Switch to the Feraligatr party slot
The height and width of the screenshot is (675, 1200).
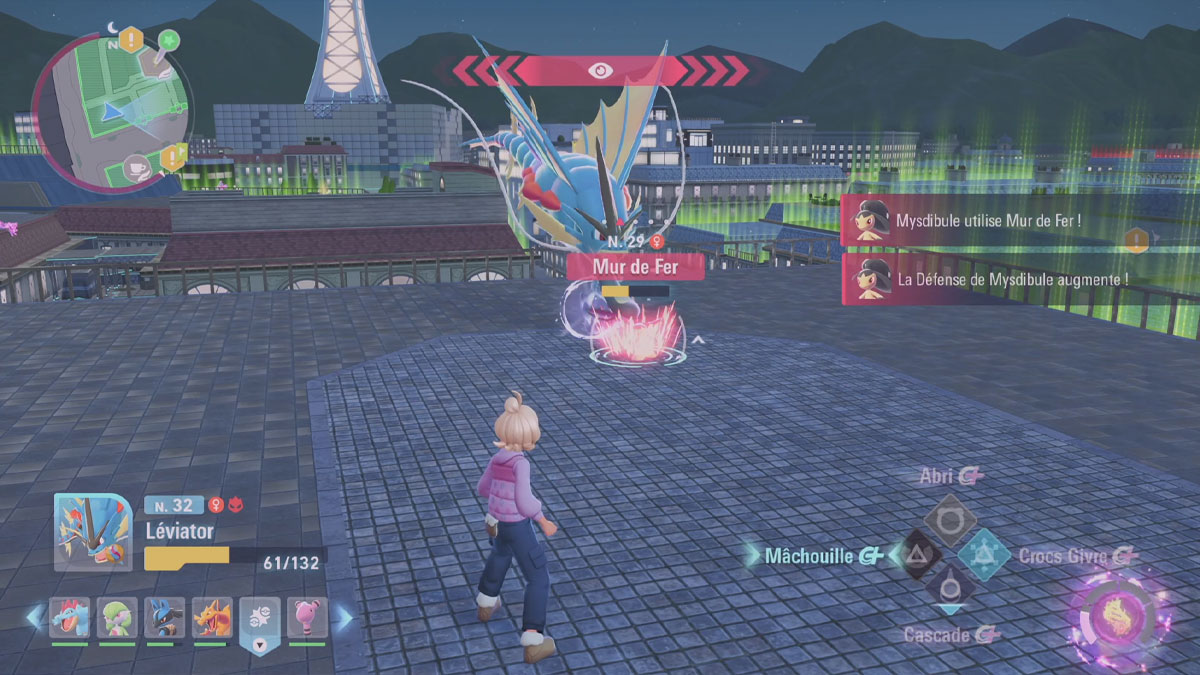tap(70, 618)
